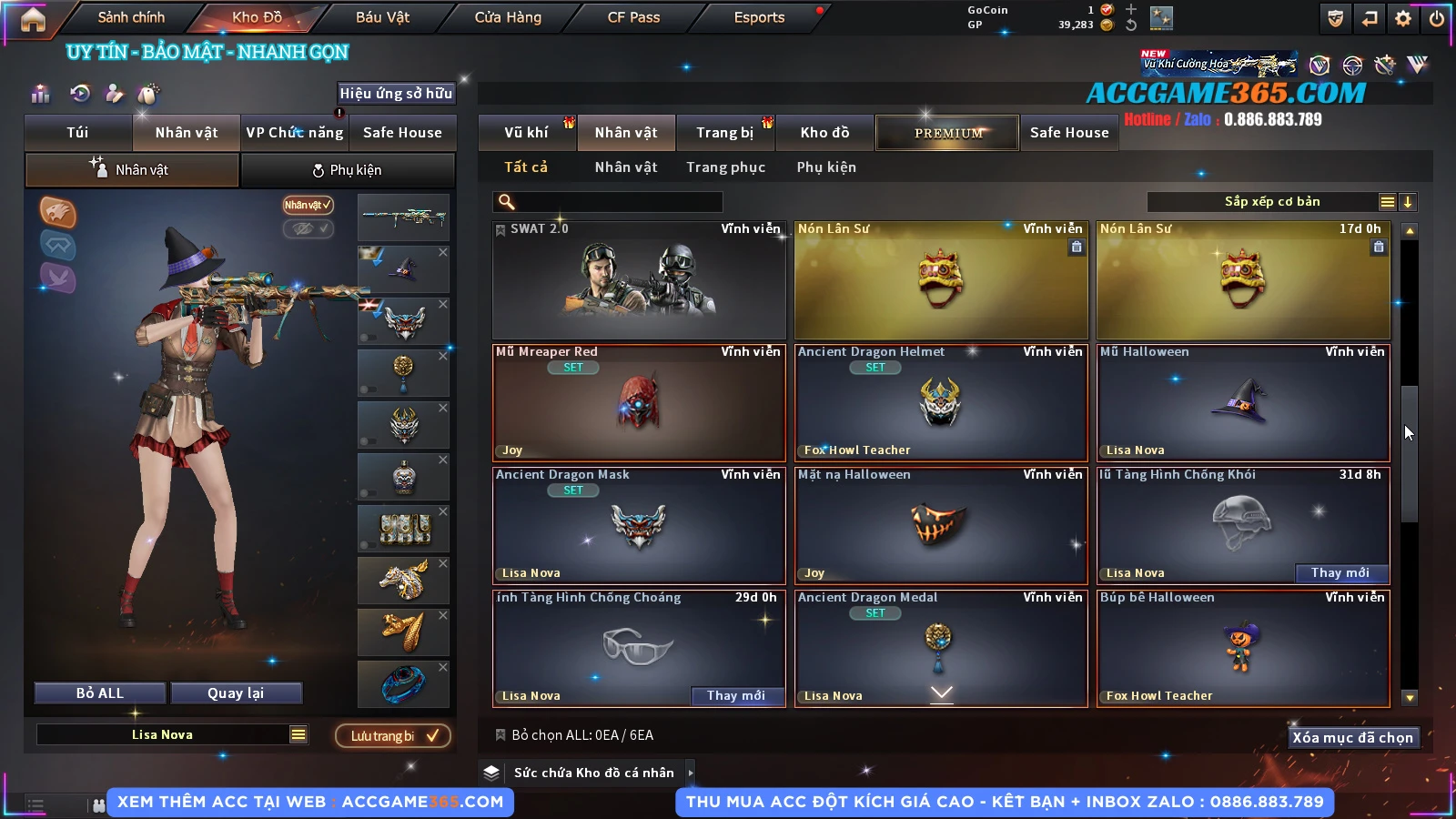Save loadout with Lưu trang bị
This screenshot has height=819, width=1456.
[393, 735]
